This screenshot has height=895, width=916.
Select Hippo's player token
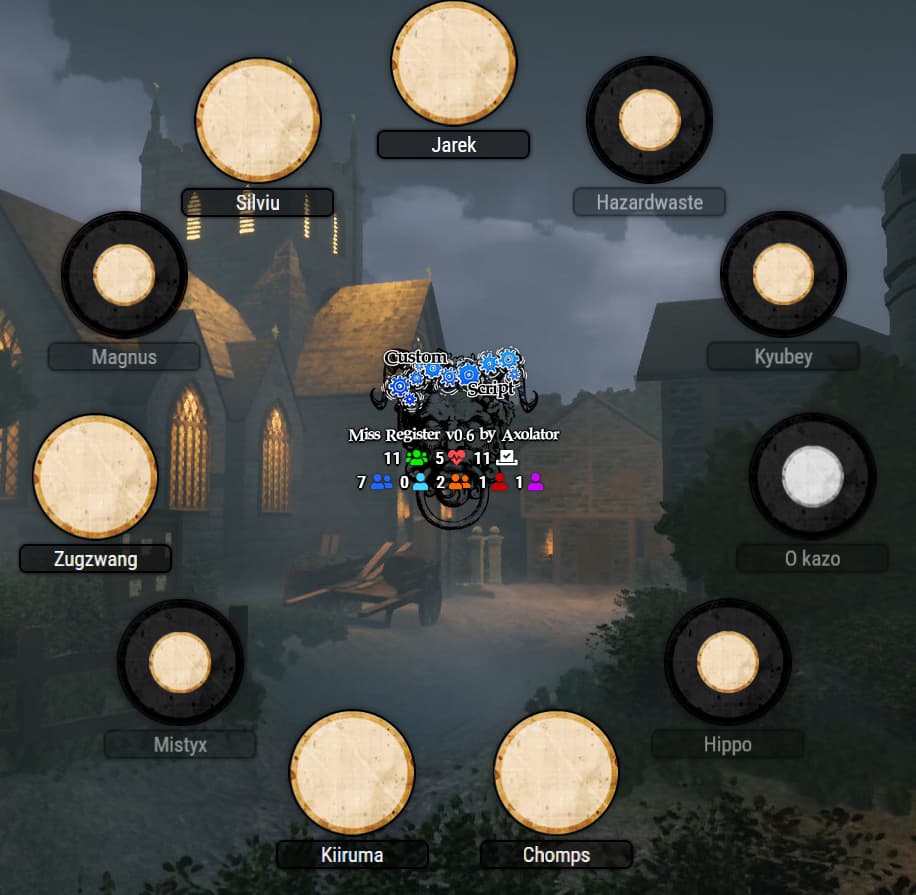tap(727, 662)
